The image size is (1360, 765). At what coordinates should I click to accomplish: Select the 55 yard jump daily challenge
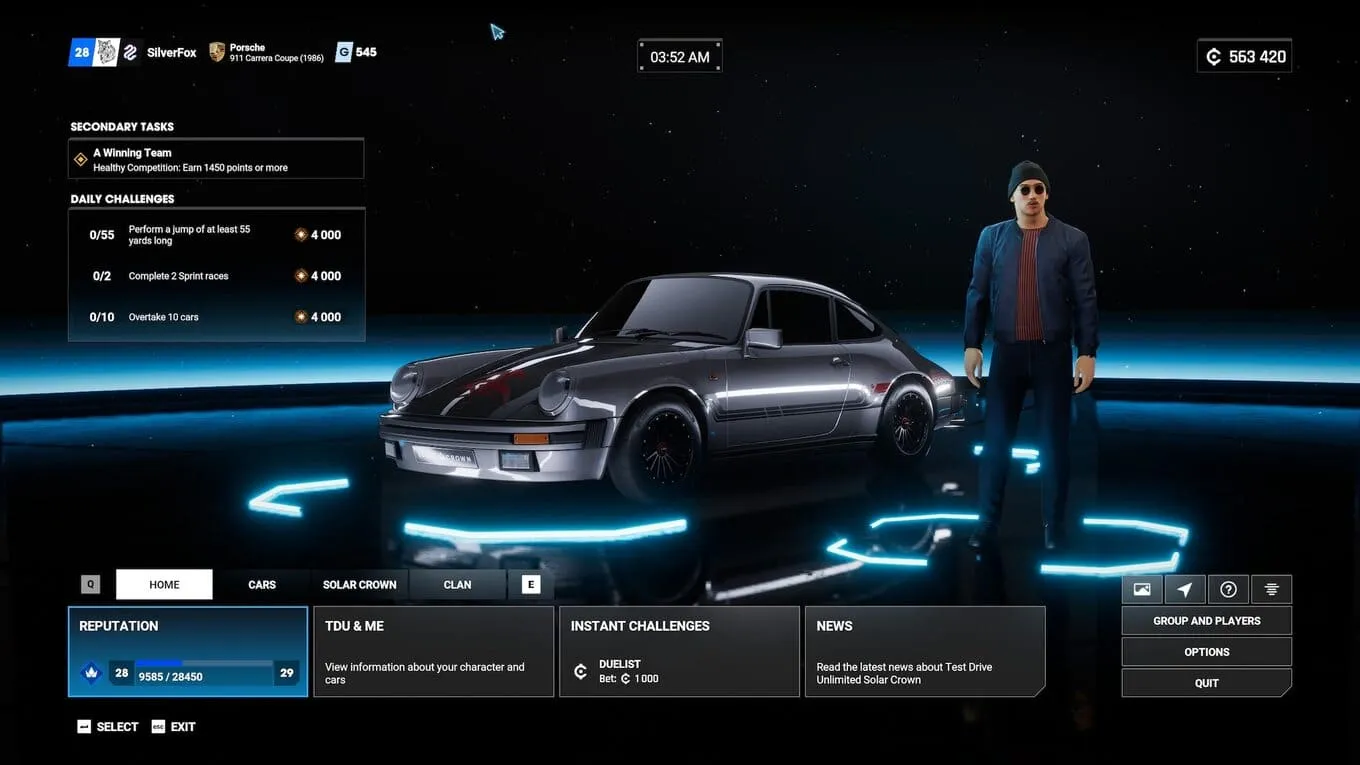tap(216, 235)
